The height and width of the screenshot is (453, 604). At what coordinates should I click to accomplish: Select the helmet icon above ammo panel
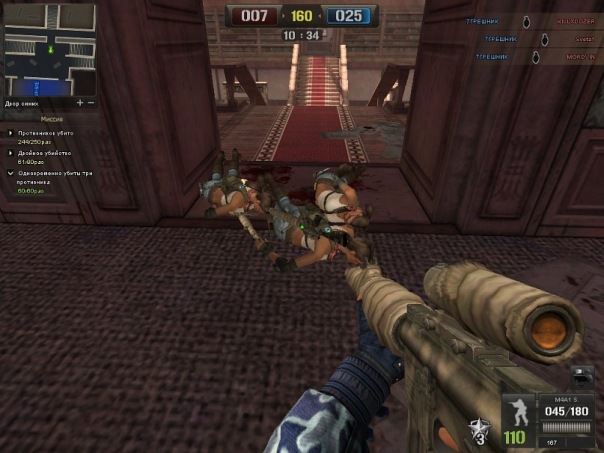(x=584, y=376)
